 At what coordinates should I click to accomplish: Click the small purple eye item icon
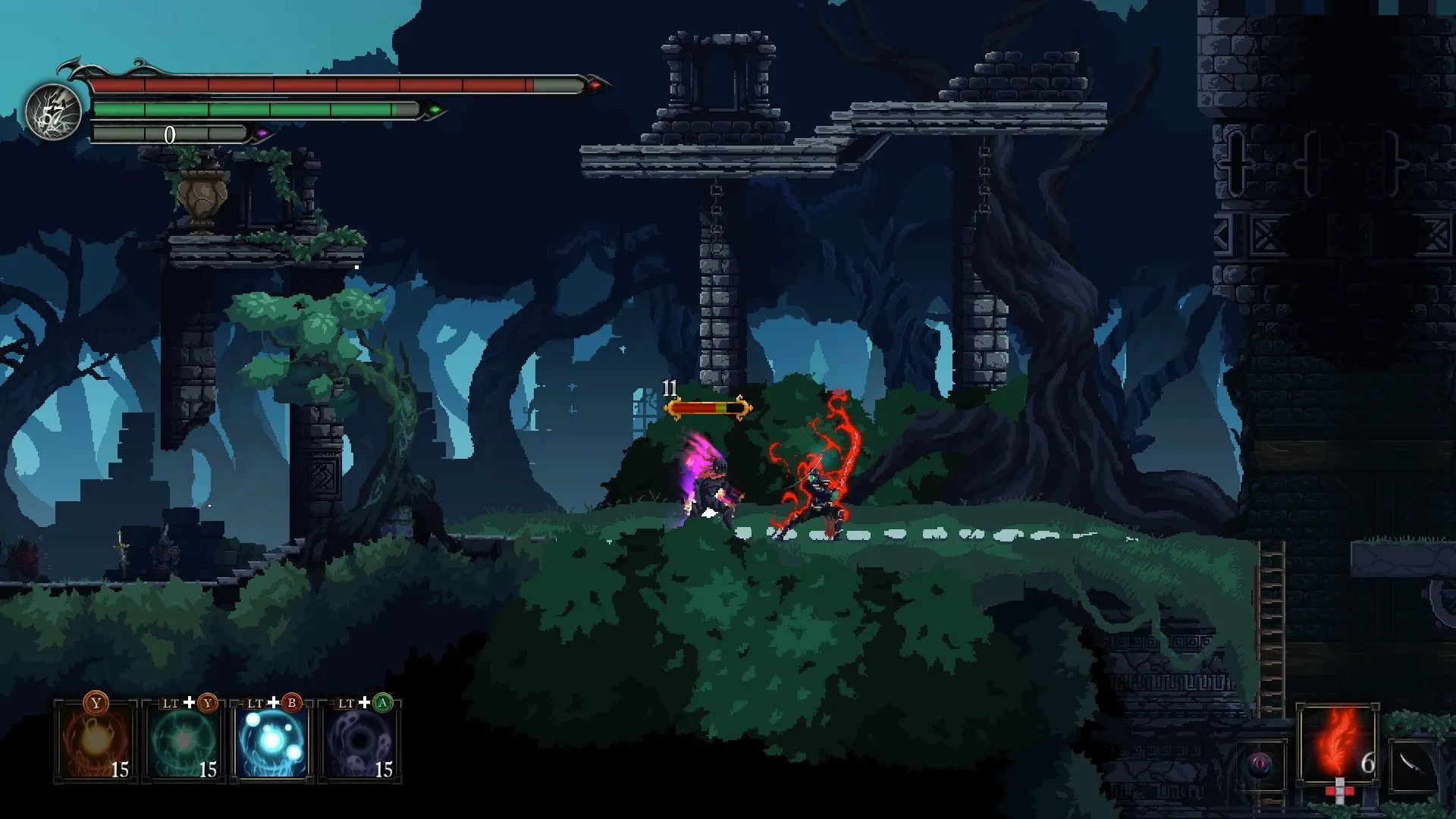click(x=1260, y=764)
